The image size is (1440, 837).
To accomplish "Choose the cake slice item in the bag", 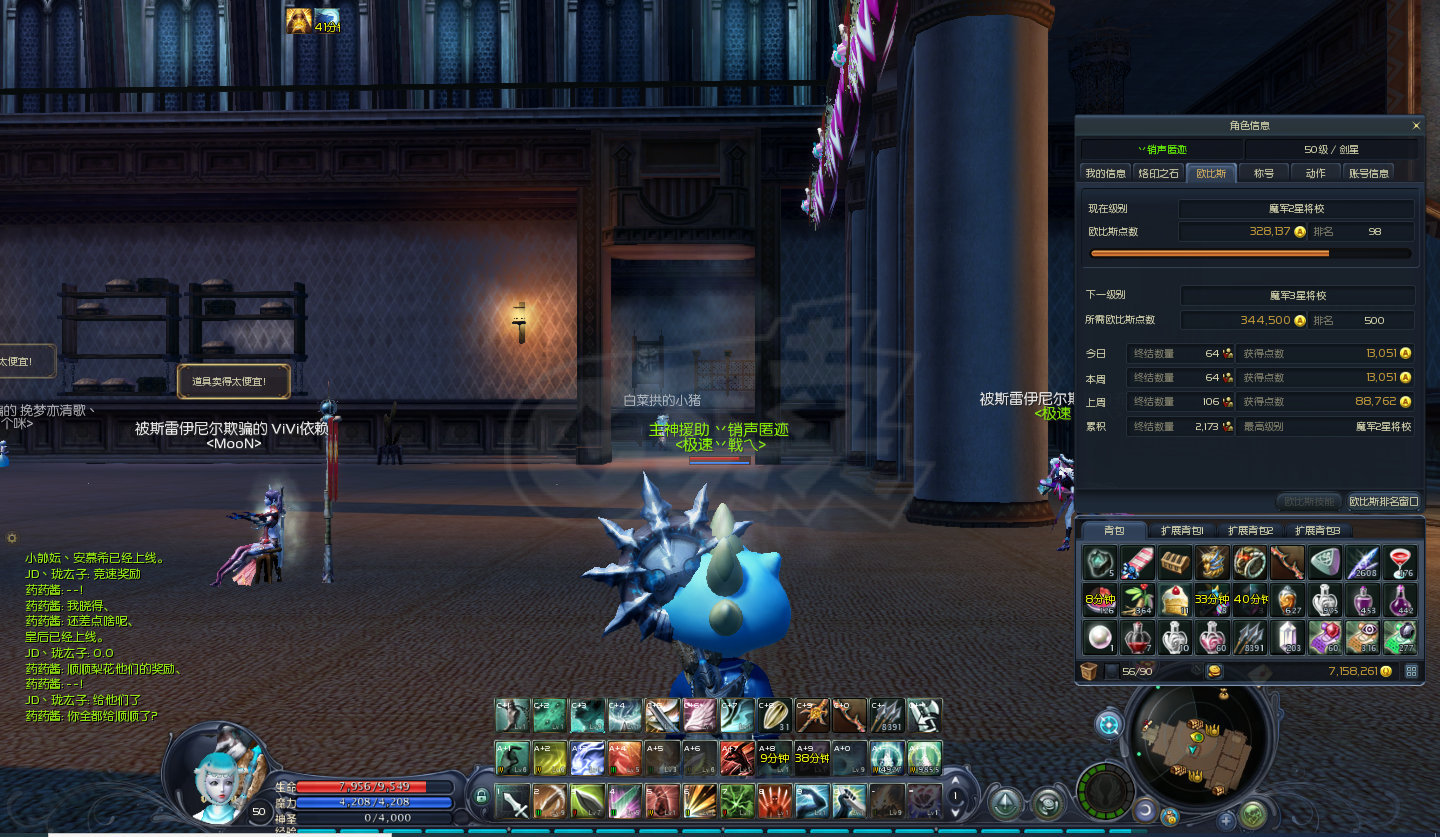I will (1175, 600).
